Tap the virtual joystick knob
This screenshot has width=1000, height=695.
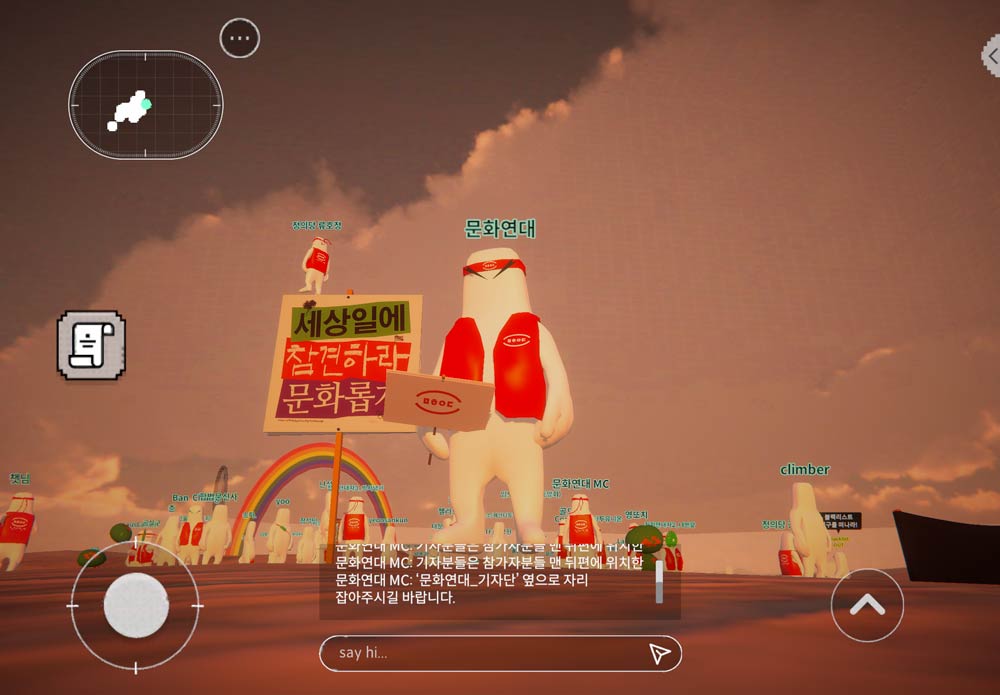[136, 606]
